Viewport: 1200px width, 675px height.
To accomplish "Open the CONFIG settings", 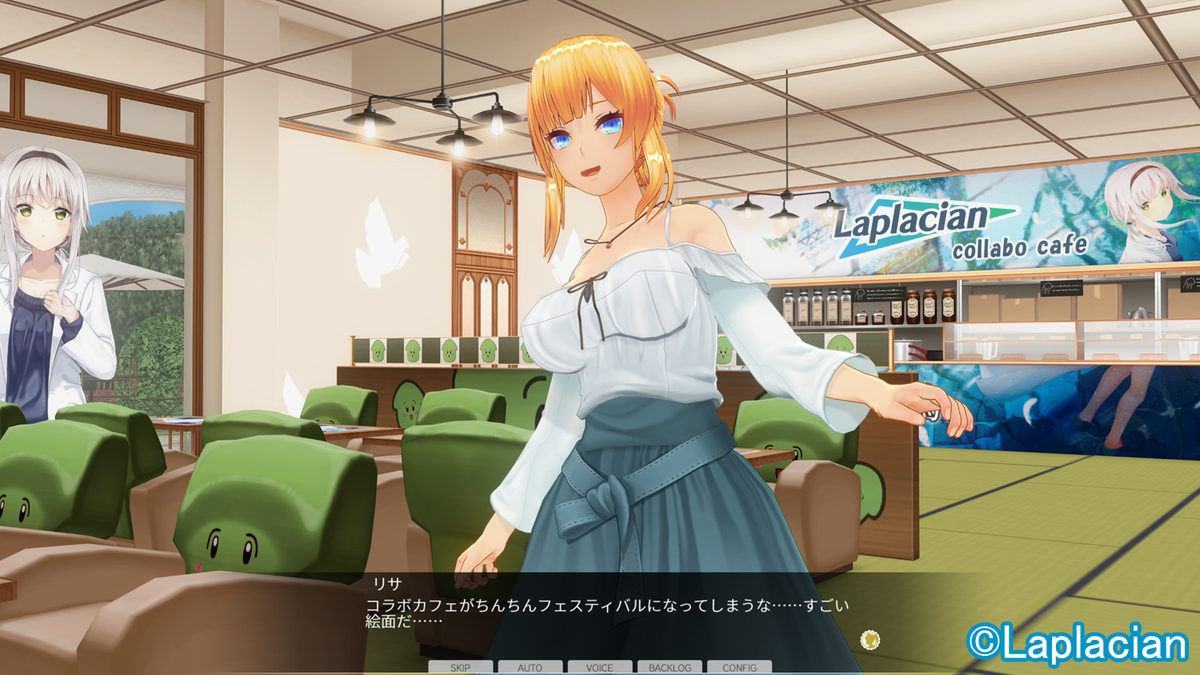I will pos(739,667).
